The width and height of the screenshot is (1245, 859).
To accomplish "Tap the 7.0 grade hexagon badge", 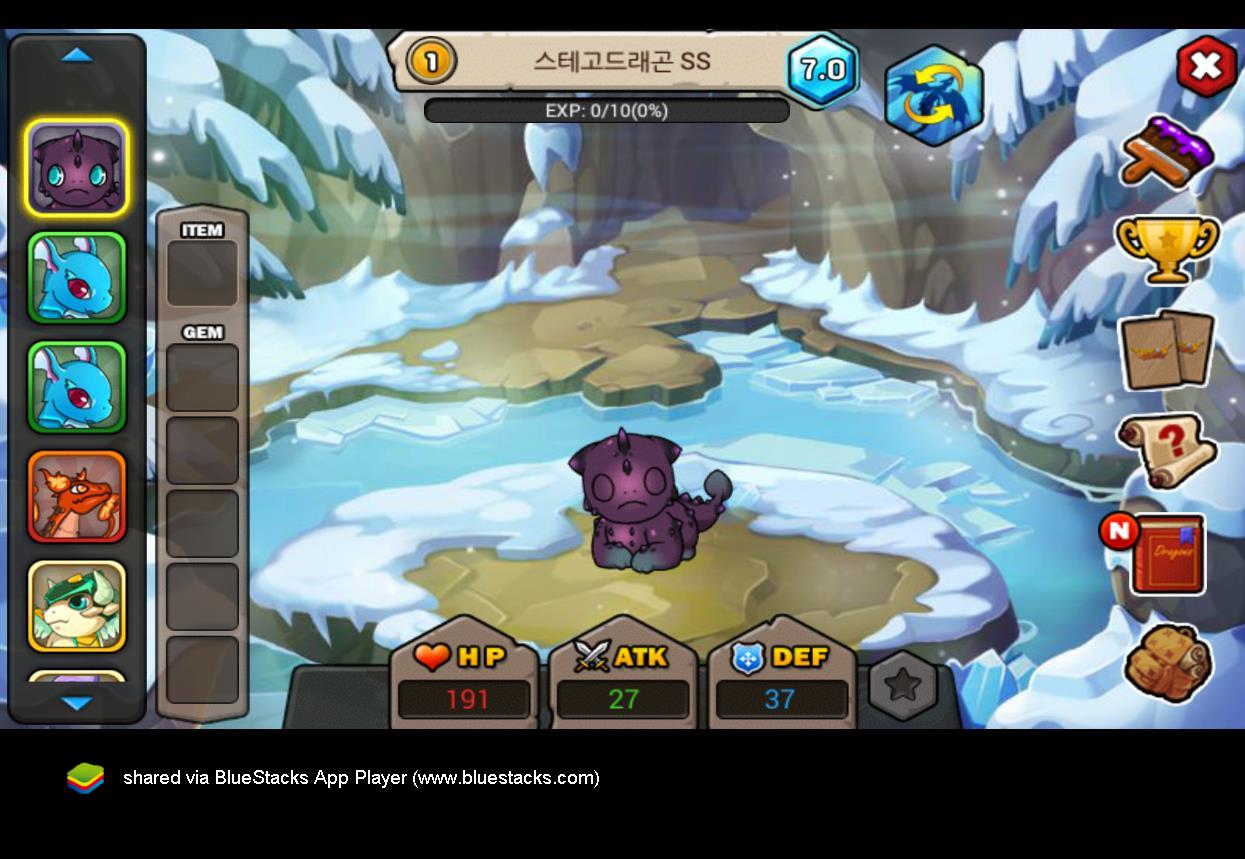I will pyautogui.click(x=822, y=70).
